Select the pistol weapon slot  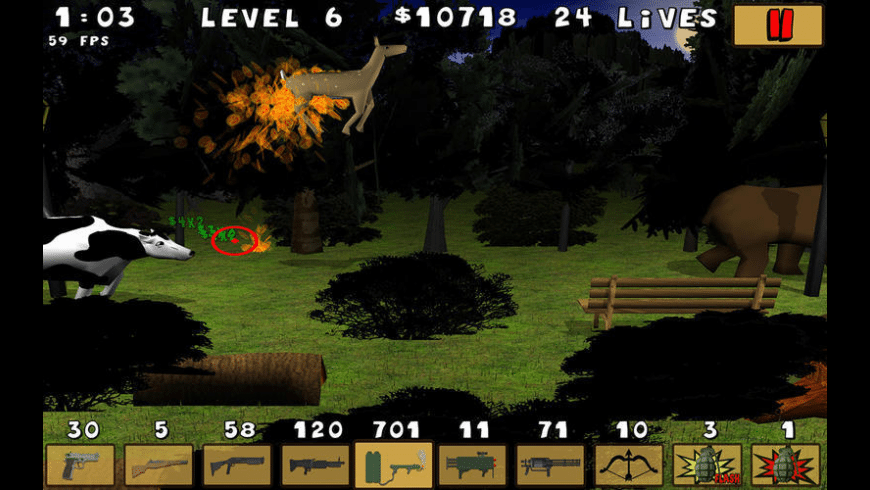click(80, 465)
